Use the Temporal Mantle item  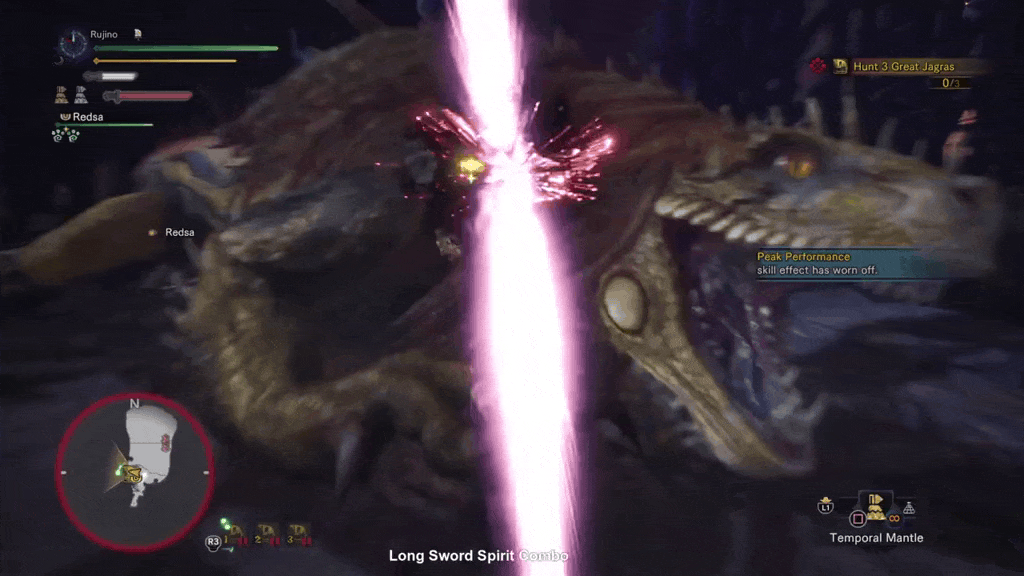(876, 508)
